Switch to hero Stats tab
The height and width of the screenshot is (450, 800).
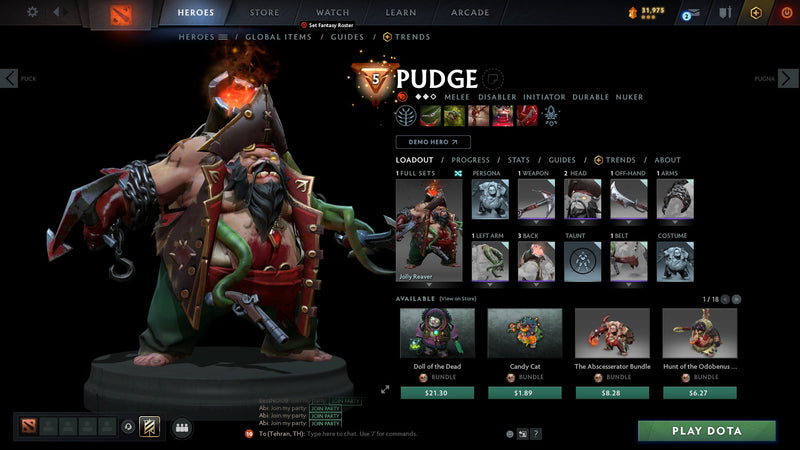(x=518, y=160)
